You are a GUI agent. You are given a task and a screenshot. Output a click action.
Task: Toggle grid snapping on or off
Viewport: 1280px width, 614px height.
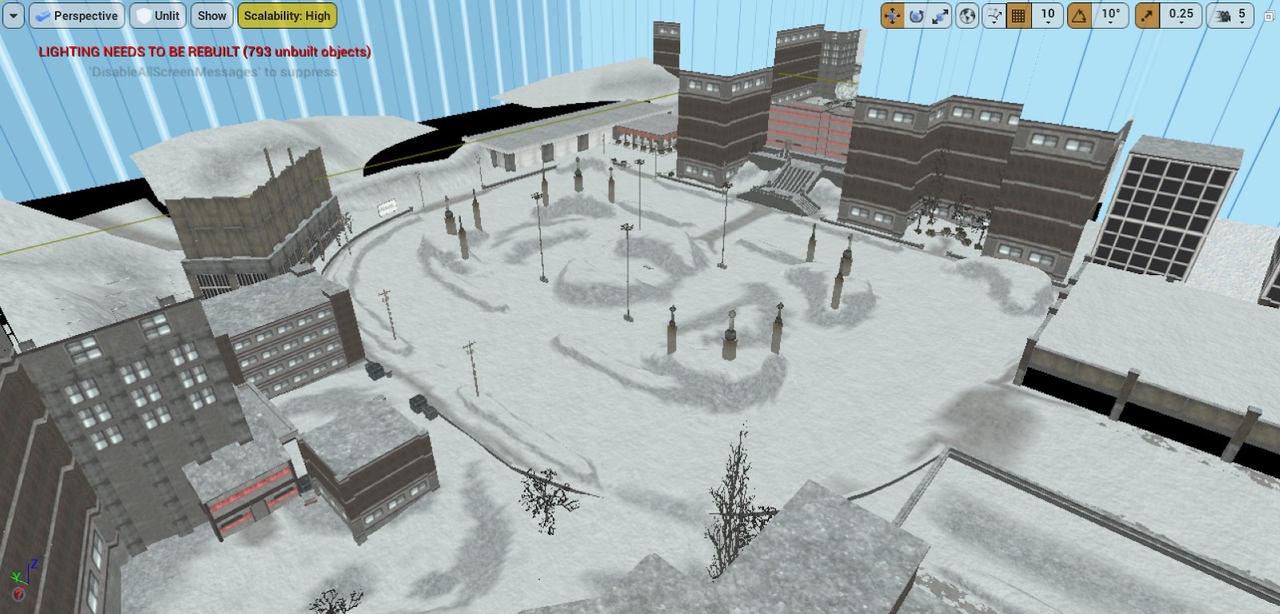1019,16
